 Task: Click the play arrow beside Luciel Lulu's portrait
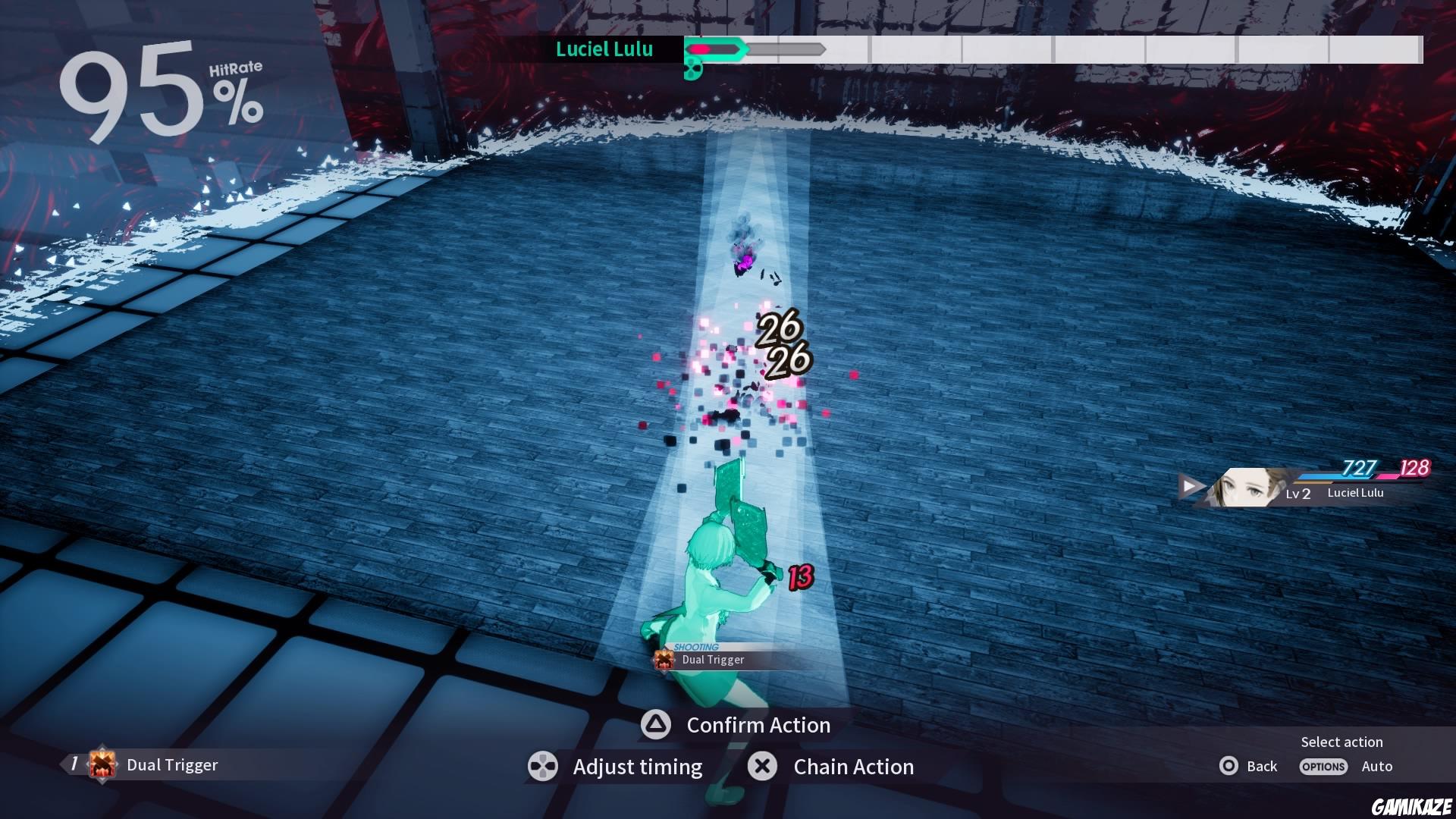point(1189,485)
